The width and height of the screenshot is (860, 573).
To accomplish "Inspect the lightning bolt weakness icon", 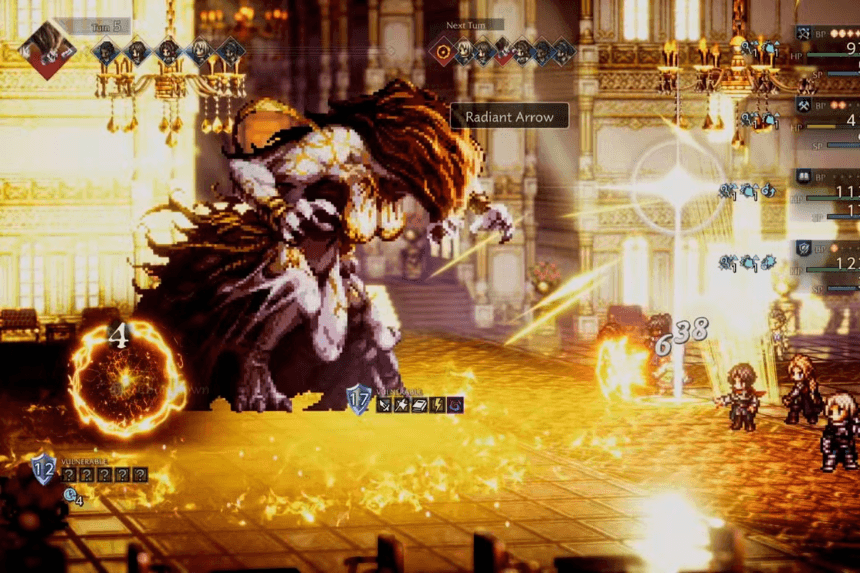I will tap(438, 405).
